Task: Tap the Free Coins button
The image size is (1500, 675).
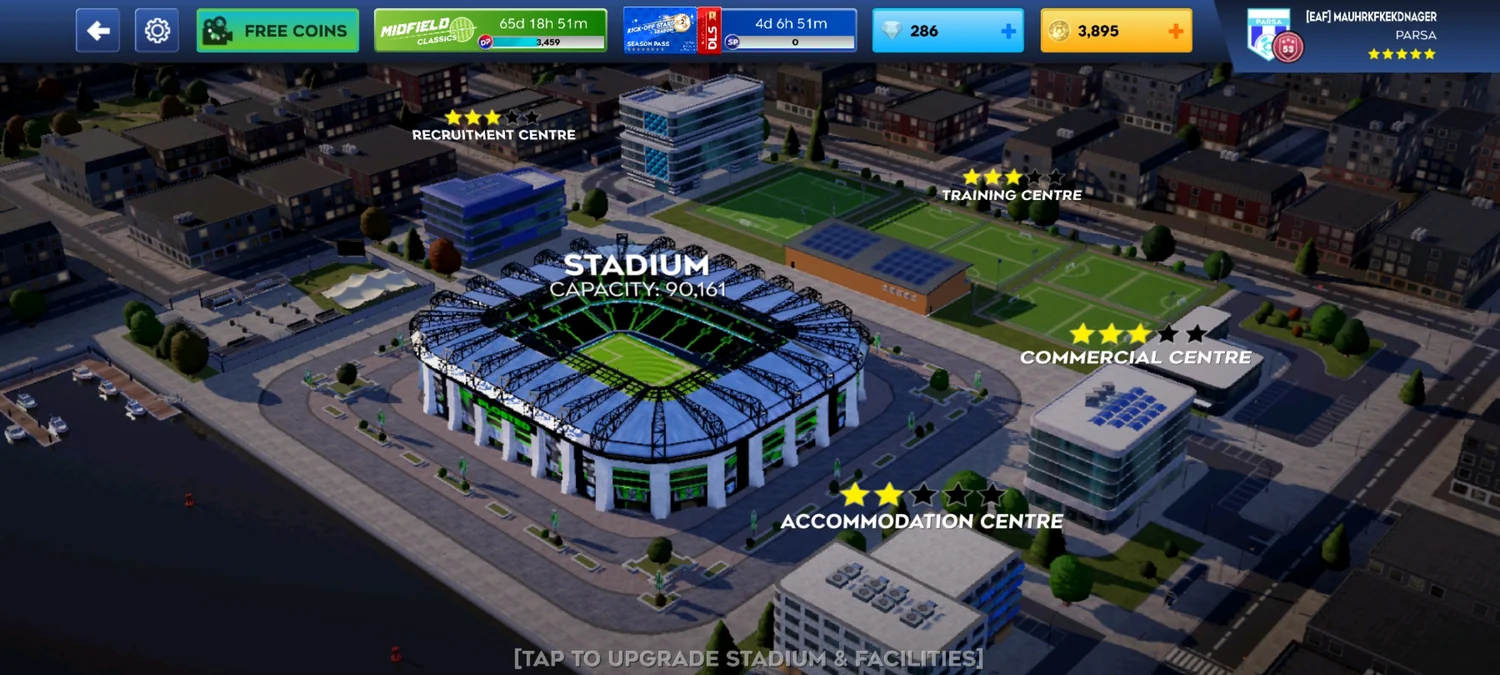Action: [x=278, y=31]
